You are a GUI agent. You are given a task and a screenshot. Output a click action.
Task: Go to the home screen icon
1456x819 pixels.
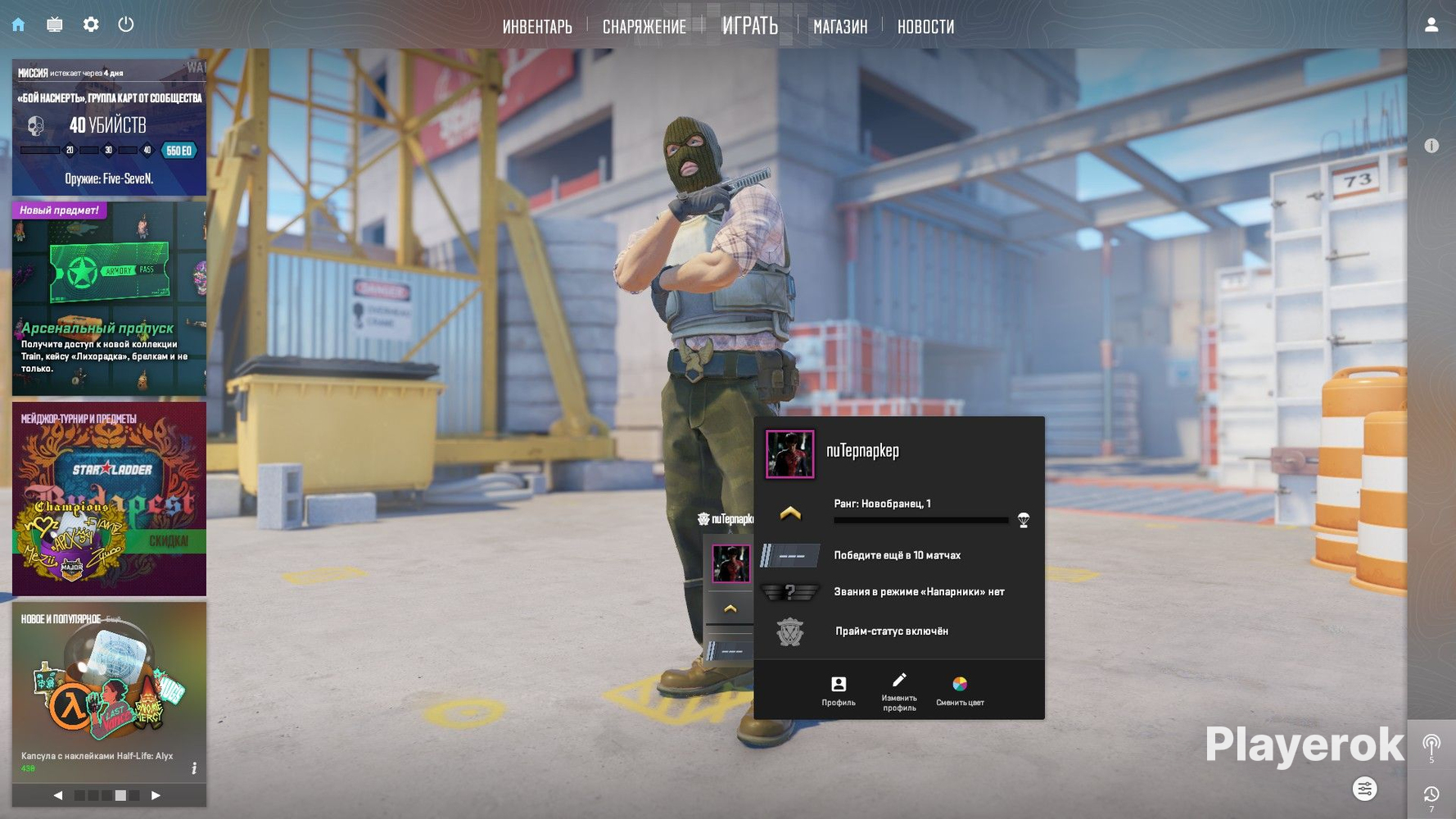(x=18, y=25)
